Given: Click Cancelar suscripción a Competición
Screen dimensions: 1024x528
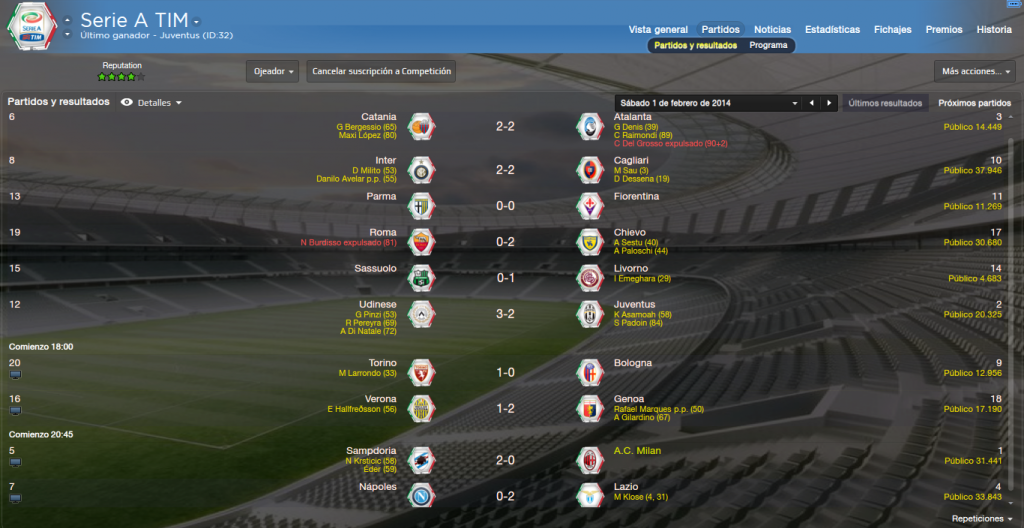Looking at the screenshot, I should (381, 71).
